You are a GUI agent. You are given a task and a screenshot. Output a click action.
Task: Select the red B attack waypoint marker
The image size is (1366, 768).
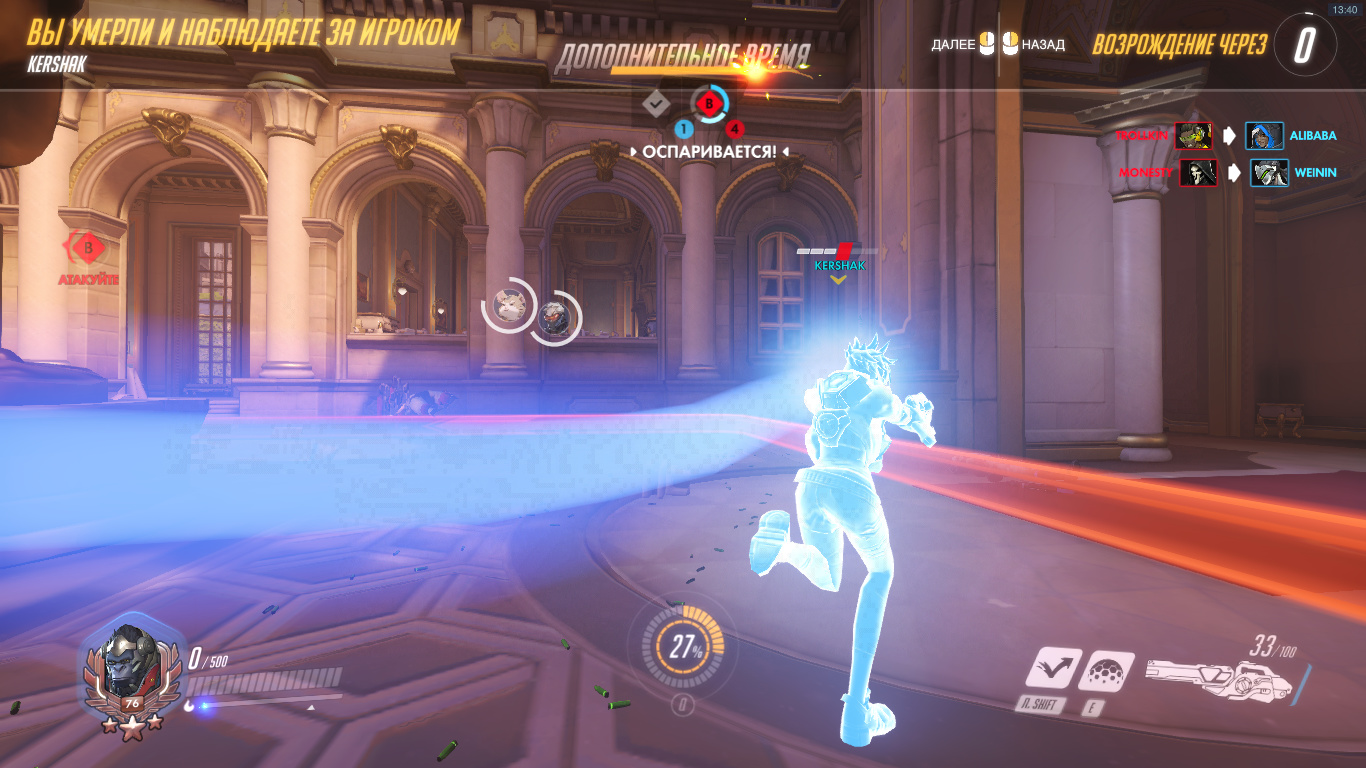(x=88, y=246)
